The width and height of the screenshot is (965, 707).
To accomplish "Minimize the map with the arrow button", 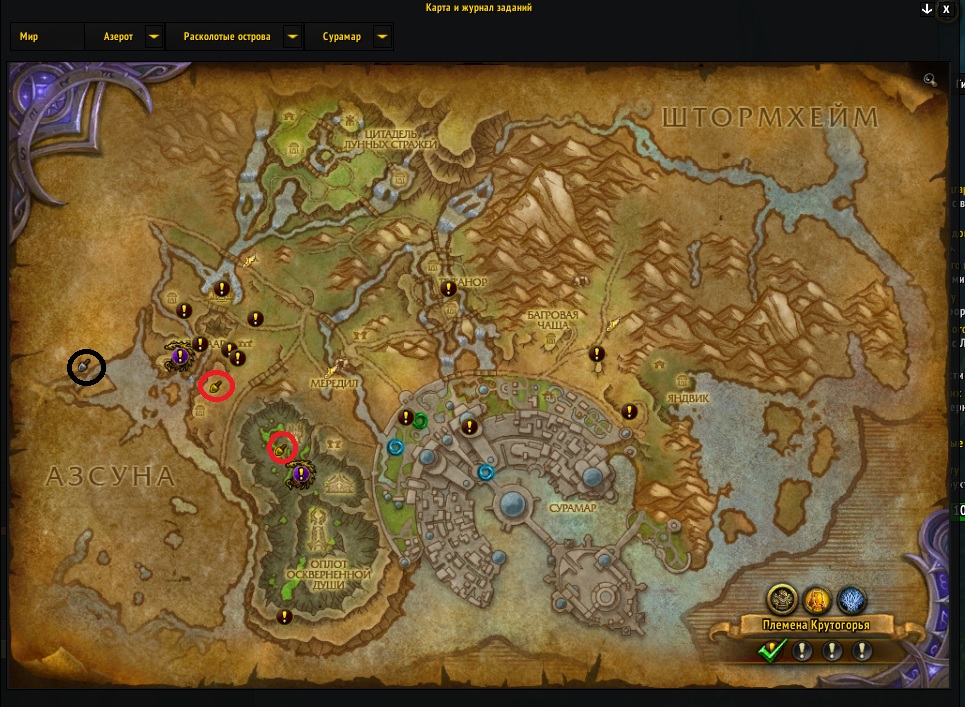I will tap(927, 8).
